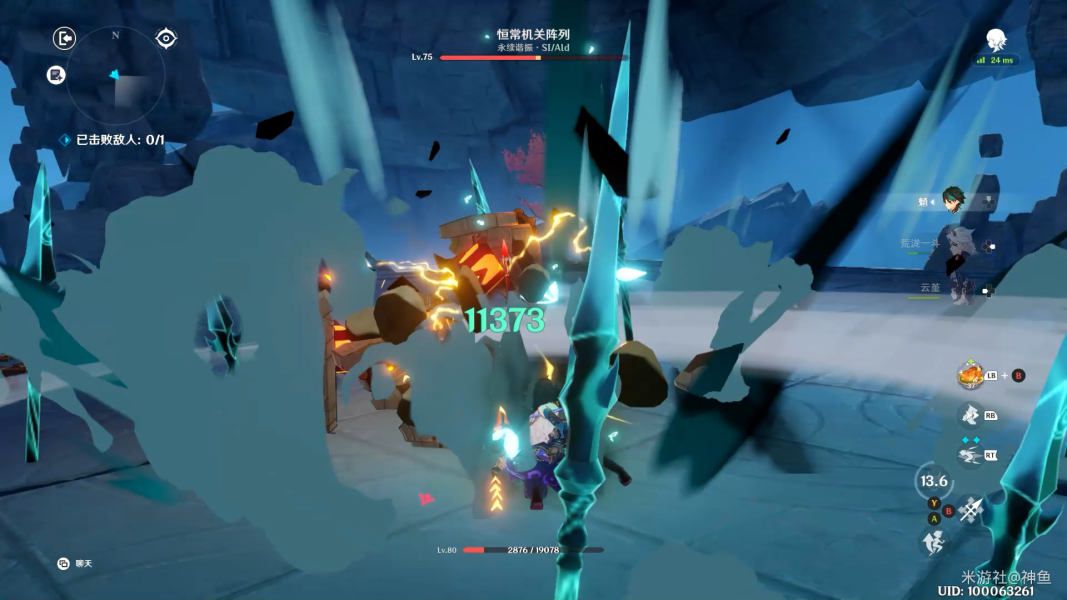Trigger the elemental skill icon with diamonds
Screen dimensions: 1067x600
click(968, 456)
